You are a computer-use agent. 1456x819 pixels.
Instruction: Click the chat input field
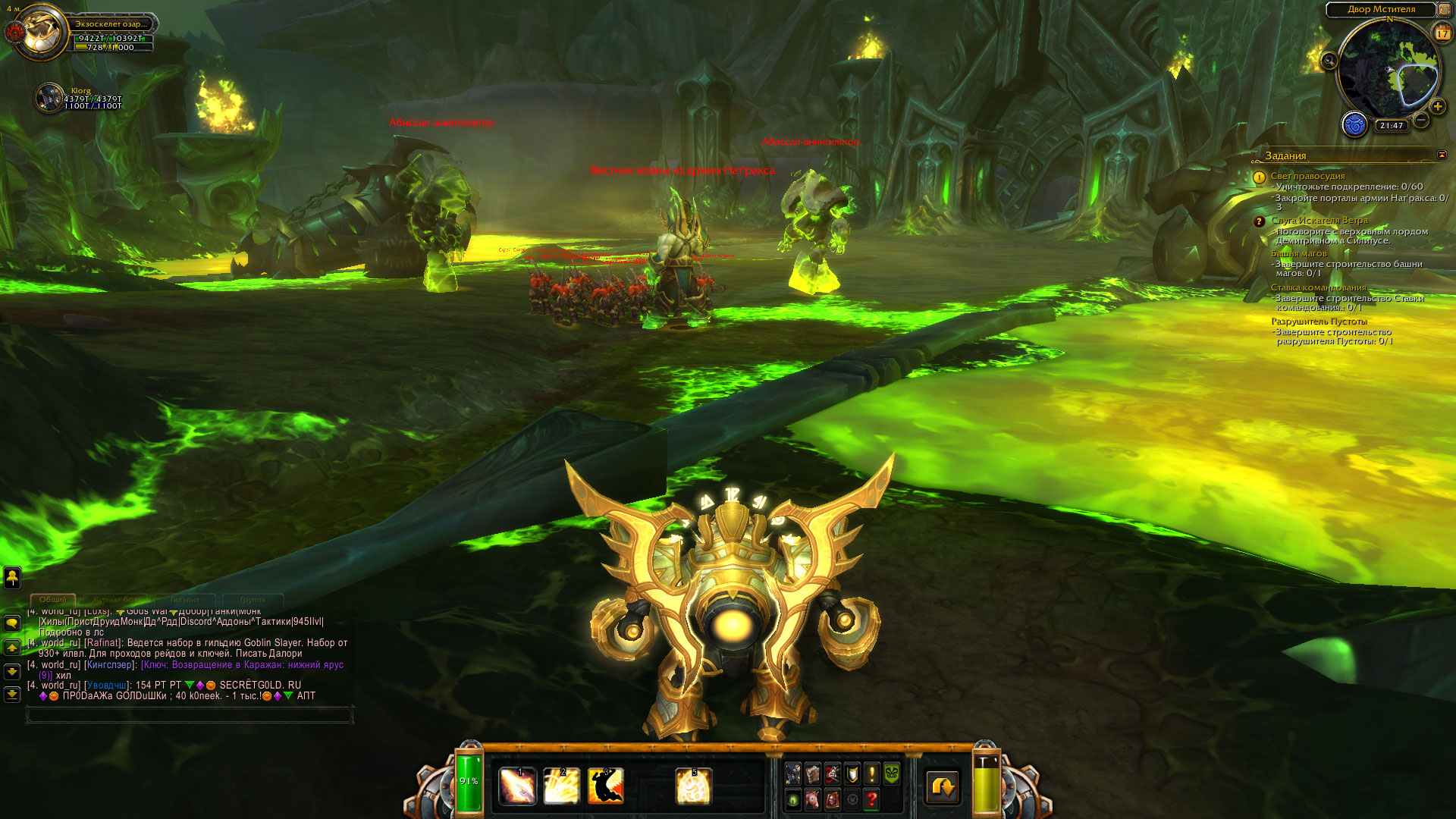pyautogui.click(x=190, y=714)
